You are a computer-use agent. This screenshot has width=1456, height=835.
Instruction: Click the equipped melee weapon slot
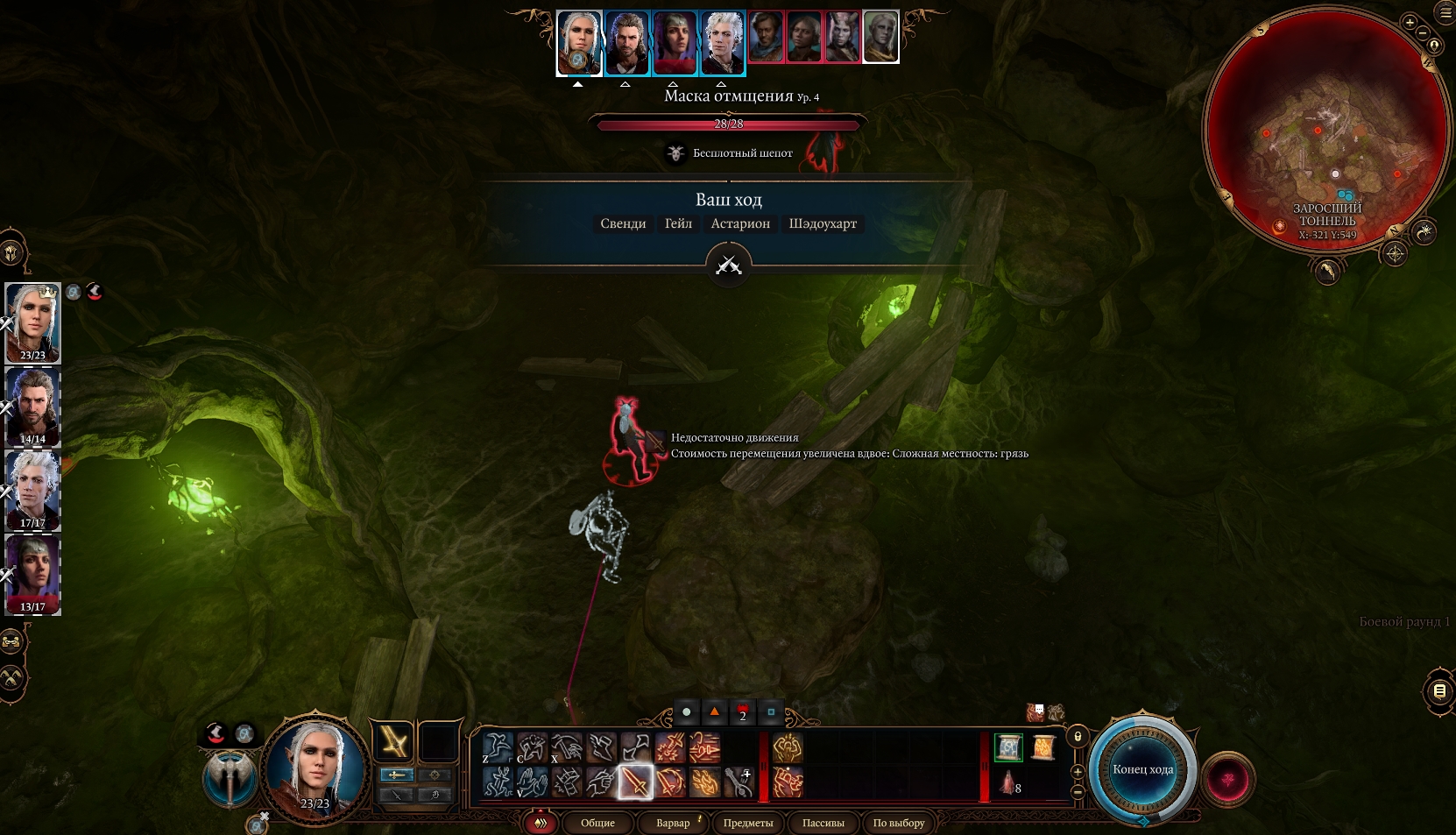(x=393, y=742)
